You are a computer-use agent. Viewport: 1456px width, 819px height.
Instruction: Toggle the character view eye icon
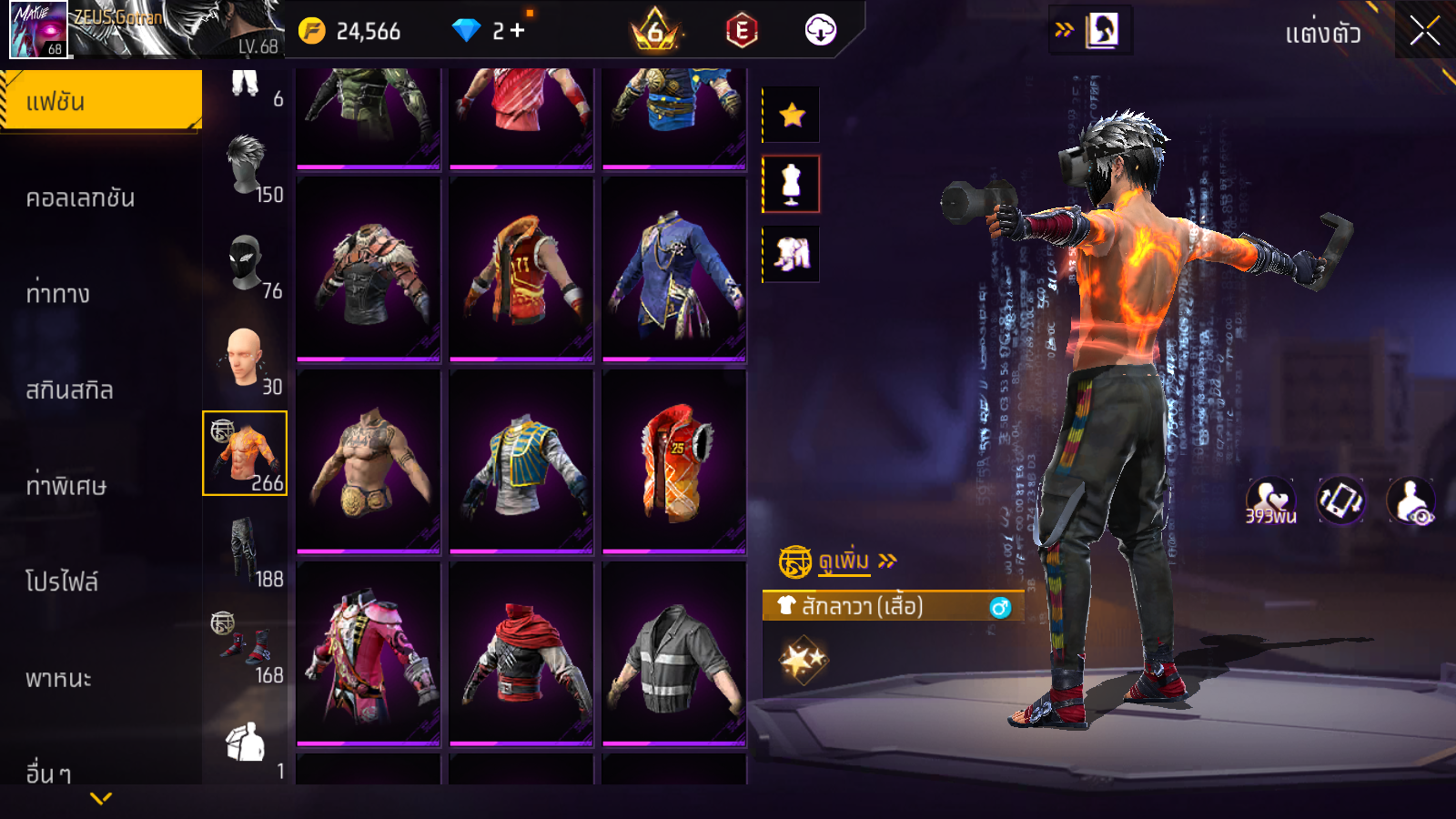(1411, 501)
